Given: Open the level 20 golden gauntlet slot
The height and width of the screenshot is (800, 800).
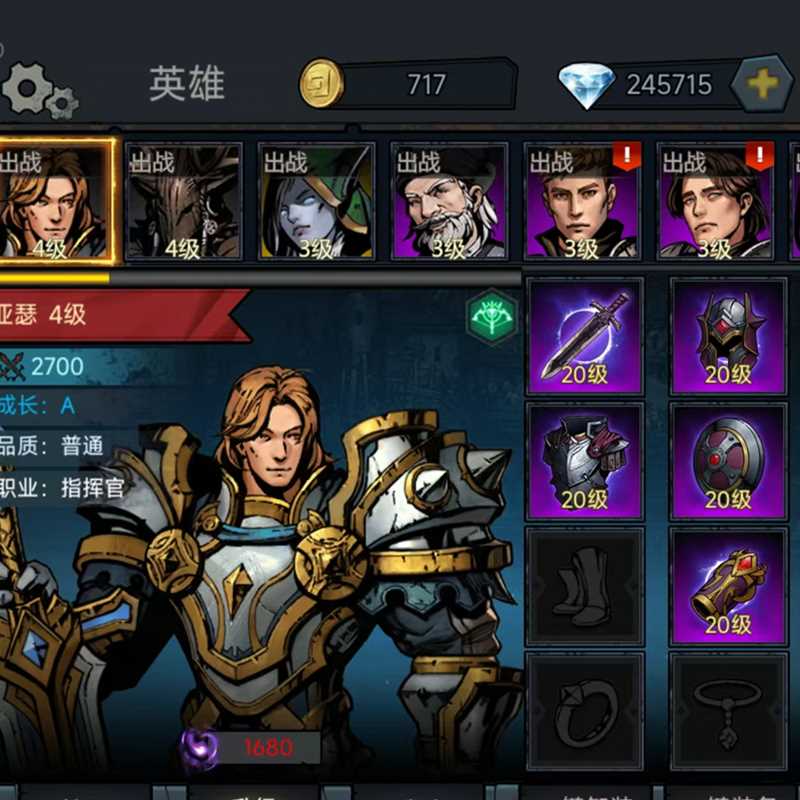Looking at the screenshot, I should (x=728, y=585).
